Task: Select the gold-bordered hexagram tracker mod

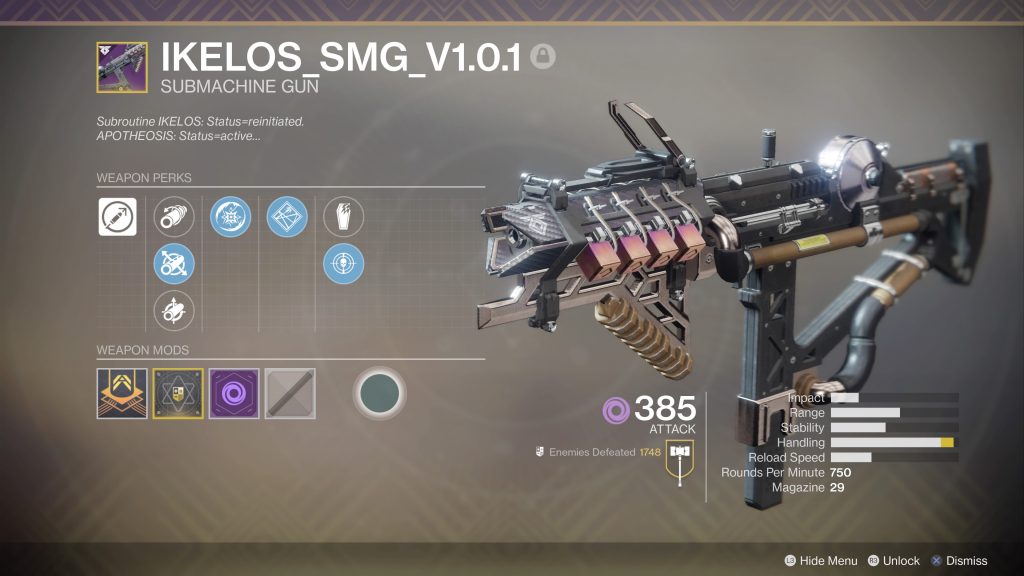Action: (x=178, y=393)
